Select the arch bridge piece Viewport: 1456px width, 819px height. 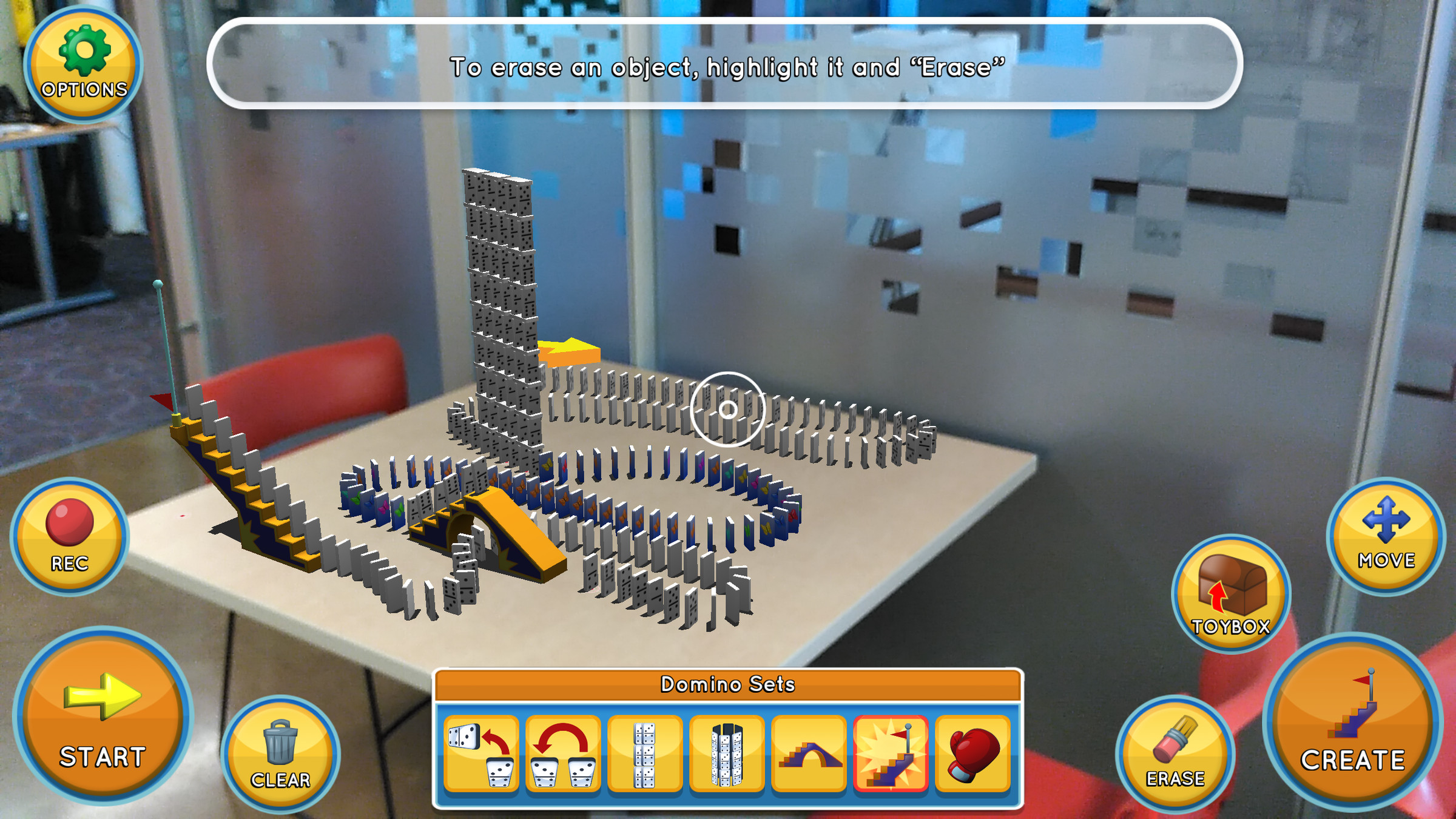[x=809, y=754]
